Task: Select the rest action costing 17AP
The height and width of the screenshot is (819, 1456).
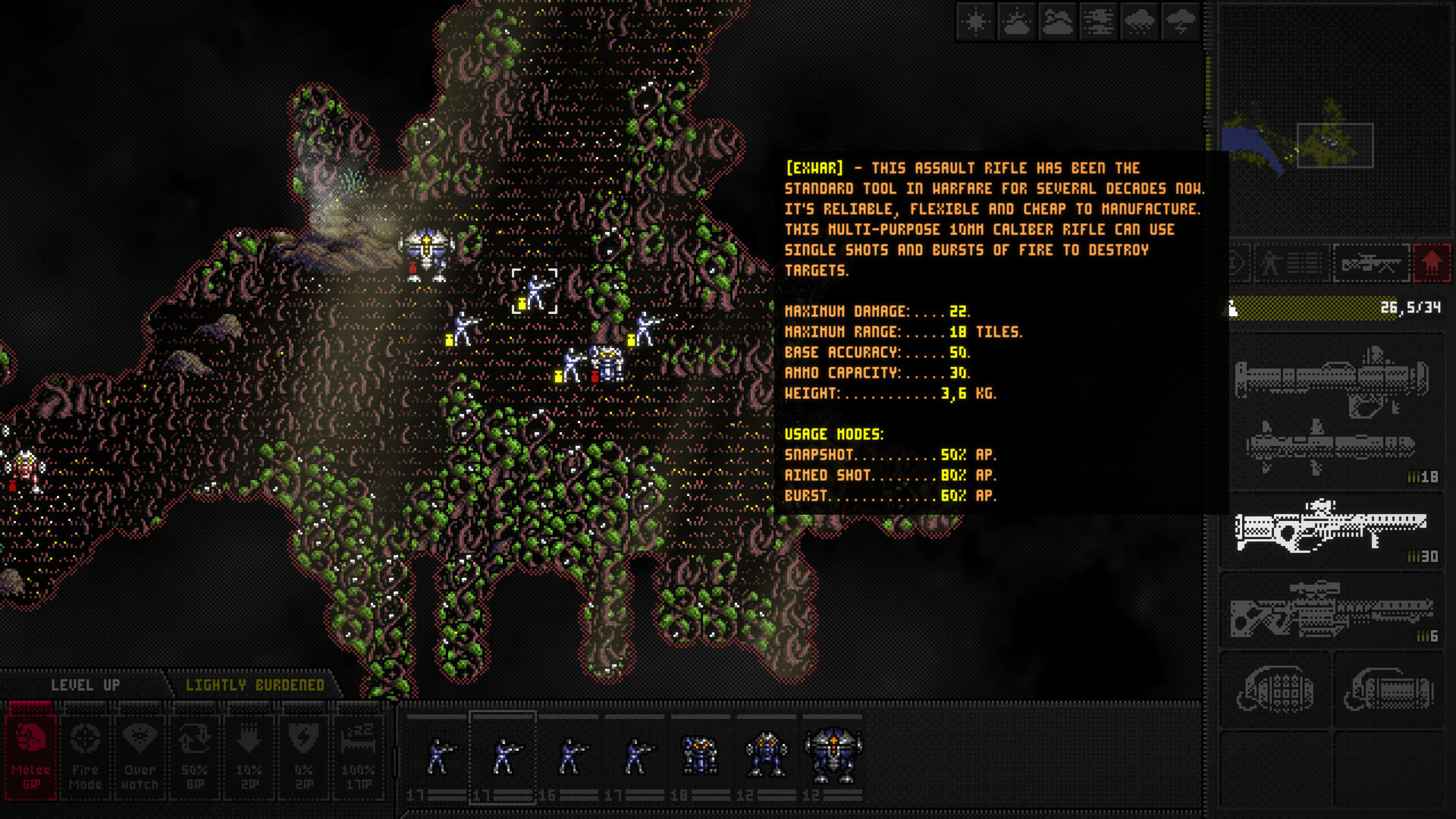Action: [360, 755]
